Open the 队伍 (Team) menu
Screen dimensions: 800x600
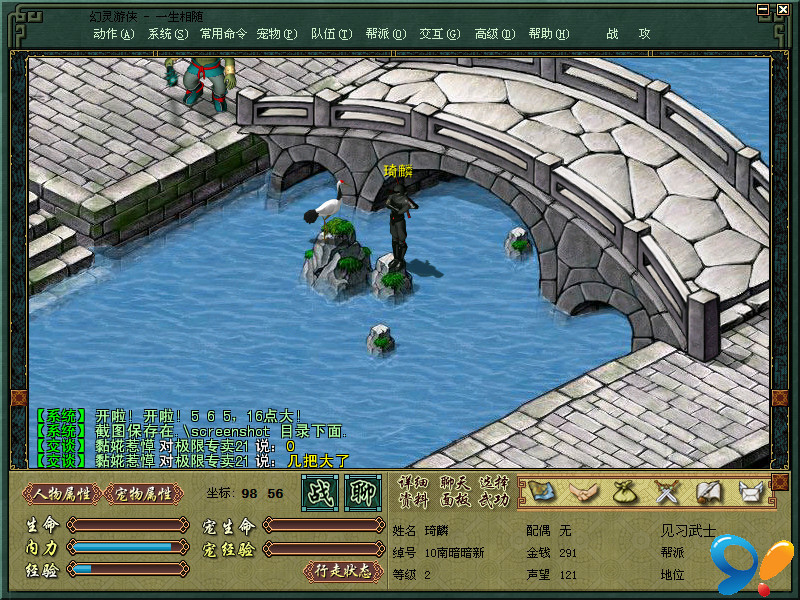tap(331, 33)
